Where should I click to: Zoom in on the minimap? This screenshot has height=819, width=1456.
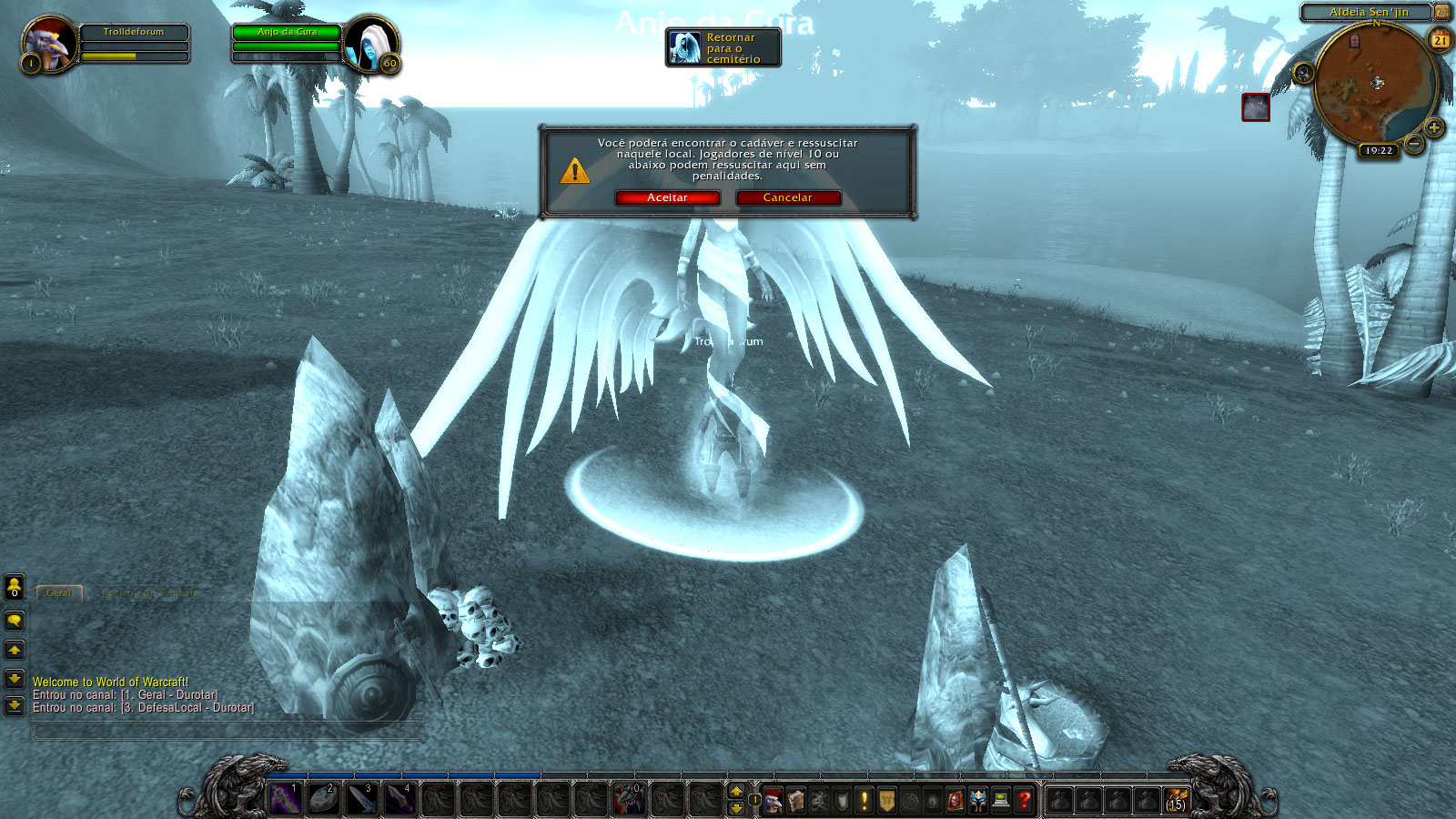[1433, 127]
